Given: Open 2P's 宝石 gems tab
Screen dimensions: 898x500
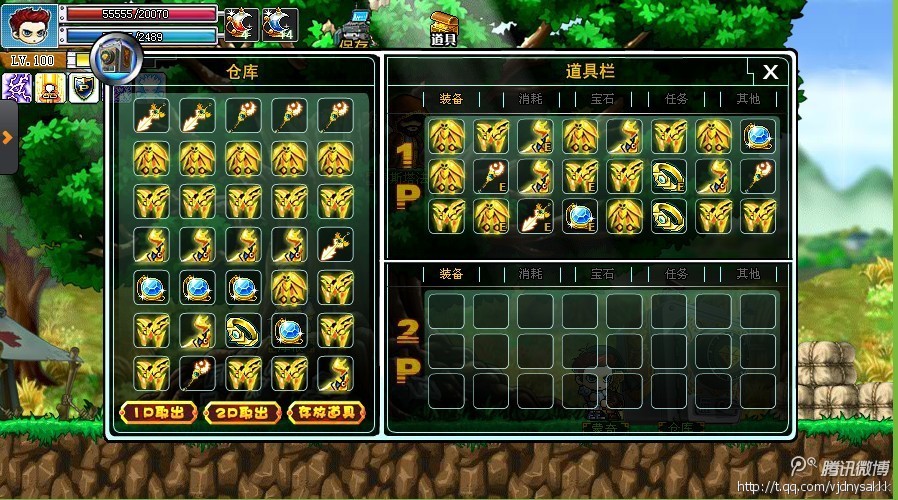Looking at the screenshot, I should click(x=603, y=274).
